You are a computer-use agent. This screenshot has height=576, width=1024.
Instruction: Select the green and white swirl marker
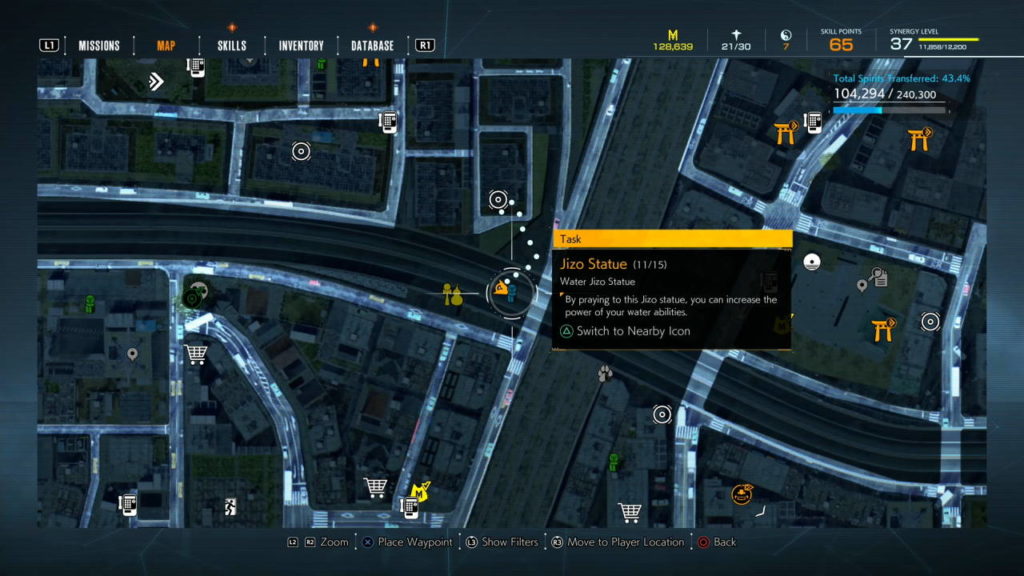(x=193, y=297)
